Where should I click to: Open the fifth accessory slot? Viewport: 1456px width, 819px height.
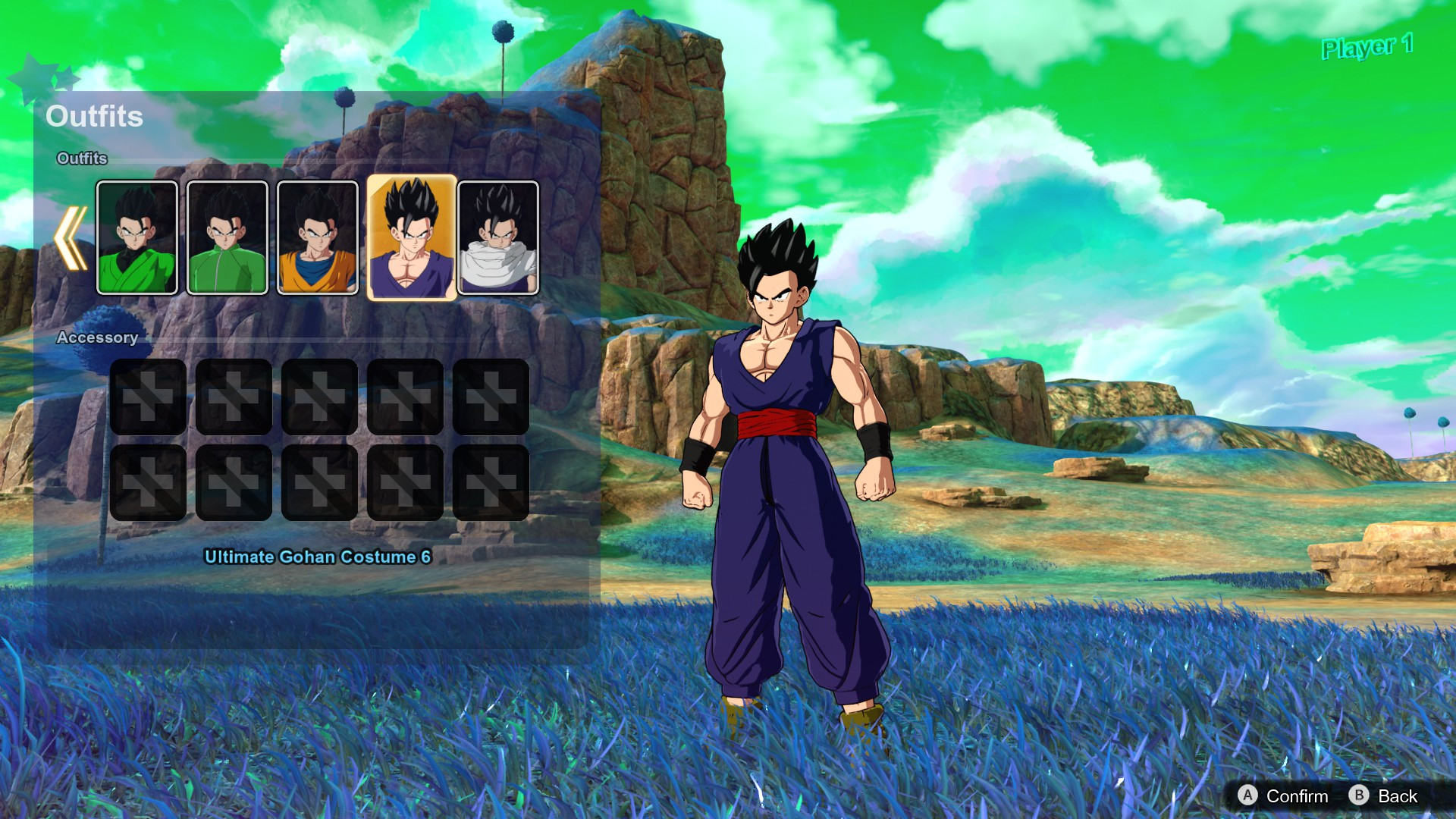tap(492, 397)
